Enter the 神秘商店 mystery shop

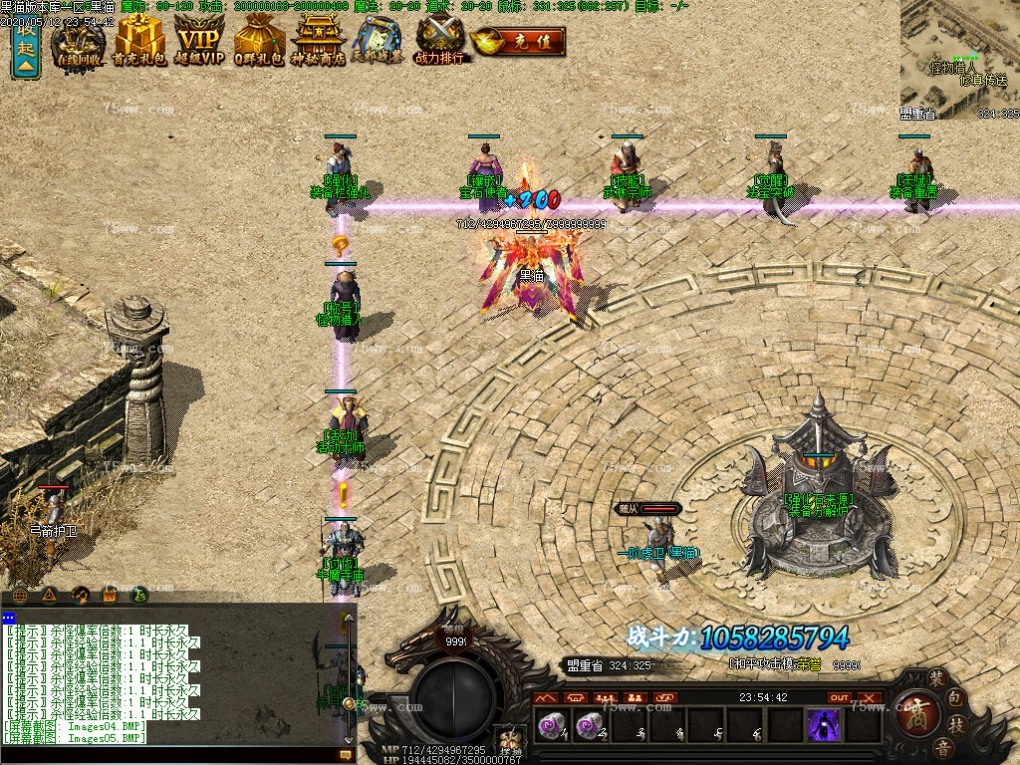point(318,42)
